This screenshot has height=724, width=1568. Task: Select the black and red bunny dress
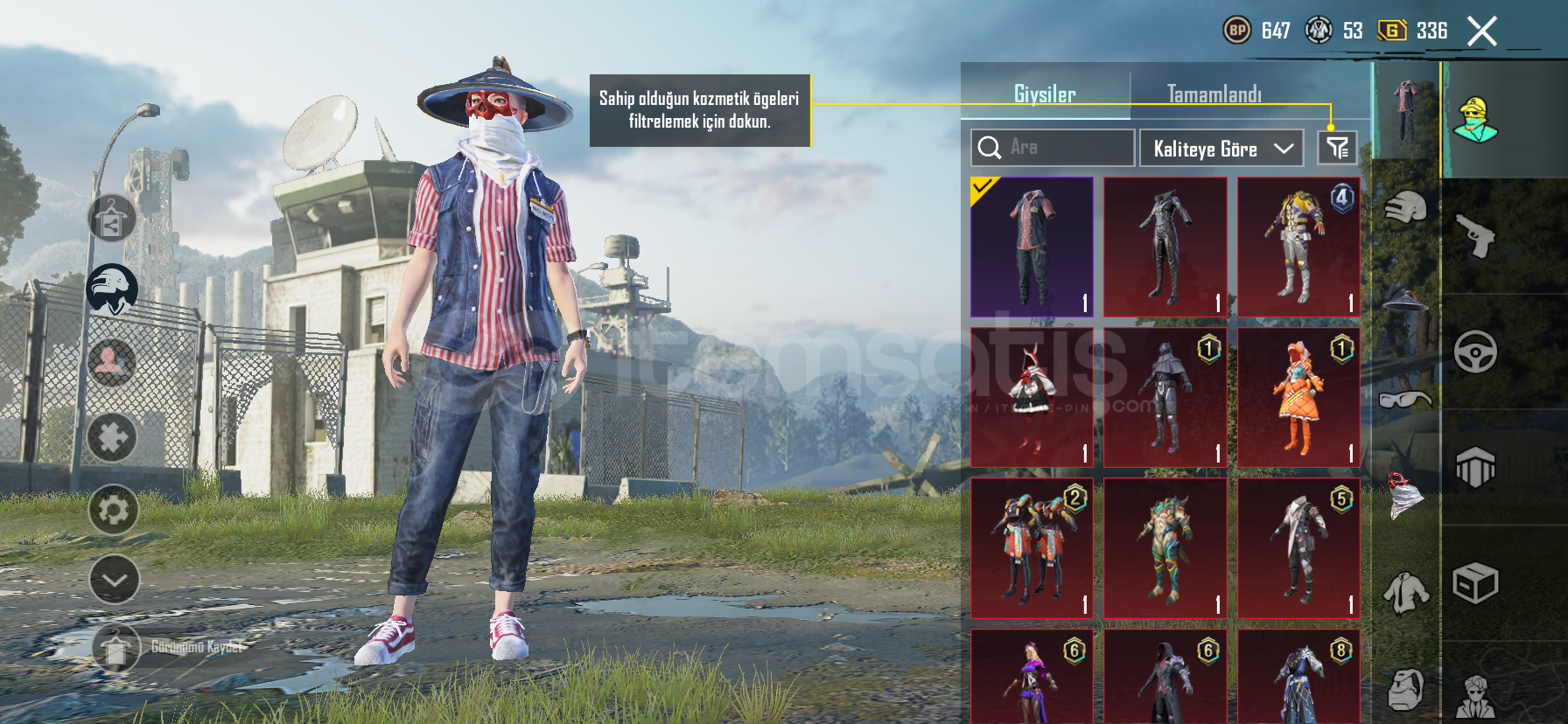point(1032,398)
